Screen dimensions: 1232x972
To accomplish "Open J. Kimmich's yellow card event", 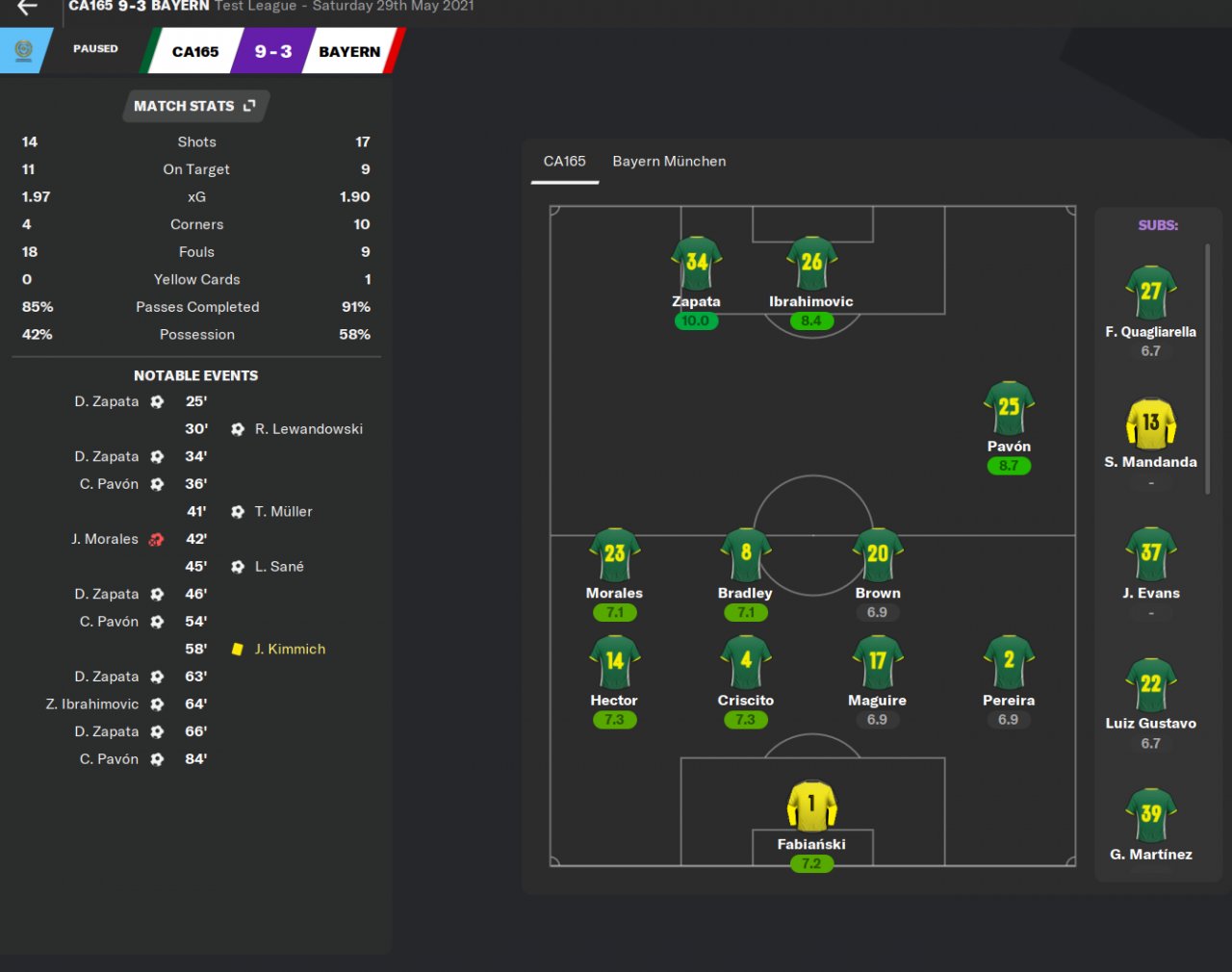I will (x=290, y=650).
